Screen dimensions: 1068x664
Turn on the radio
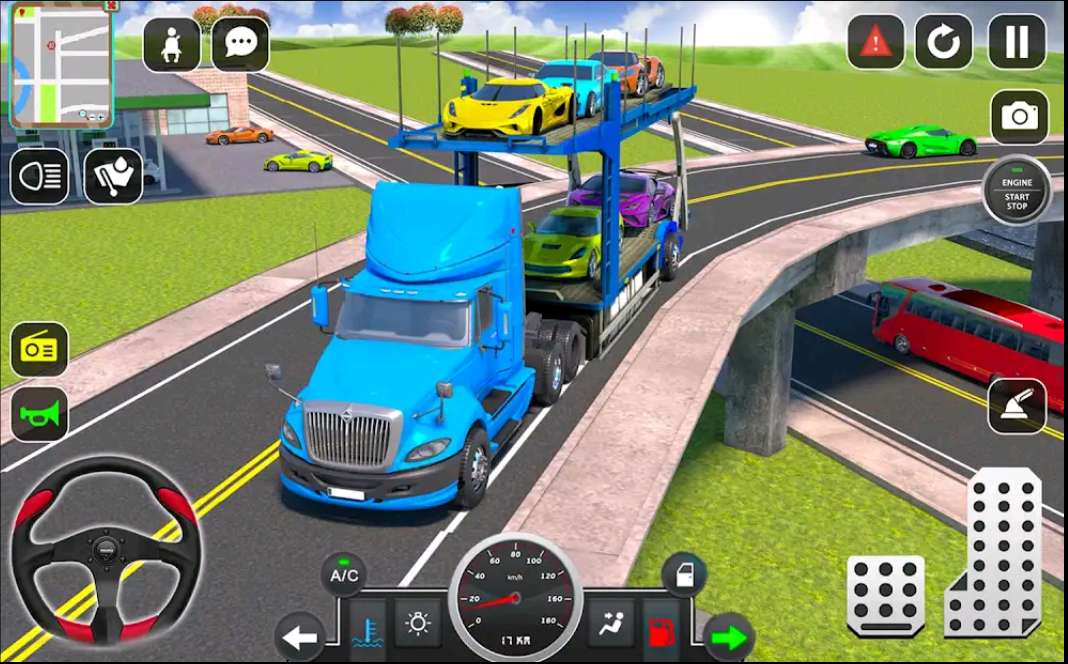click(x=39, y=349)
